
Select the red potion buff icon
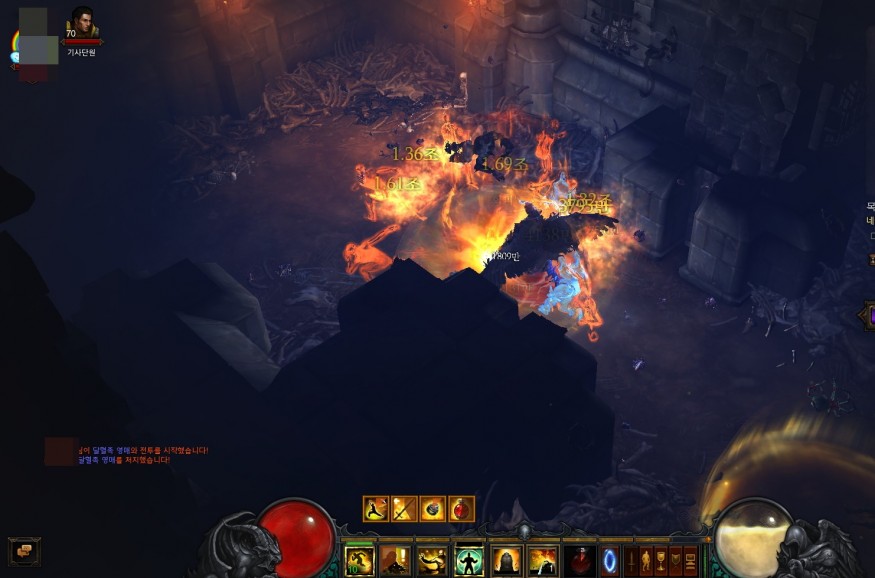(x=461, y=508)
